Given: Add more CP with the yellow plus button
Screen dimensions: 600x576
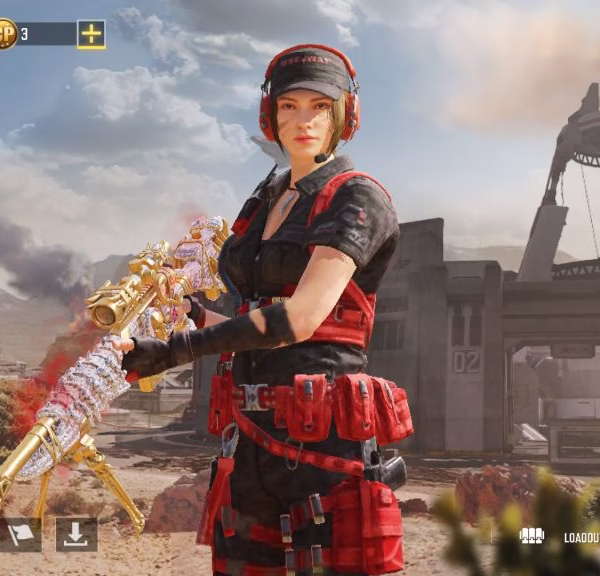Looking at the screenshot, I should coord(91,34).
